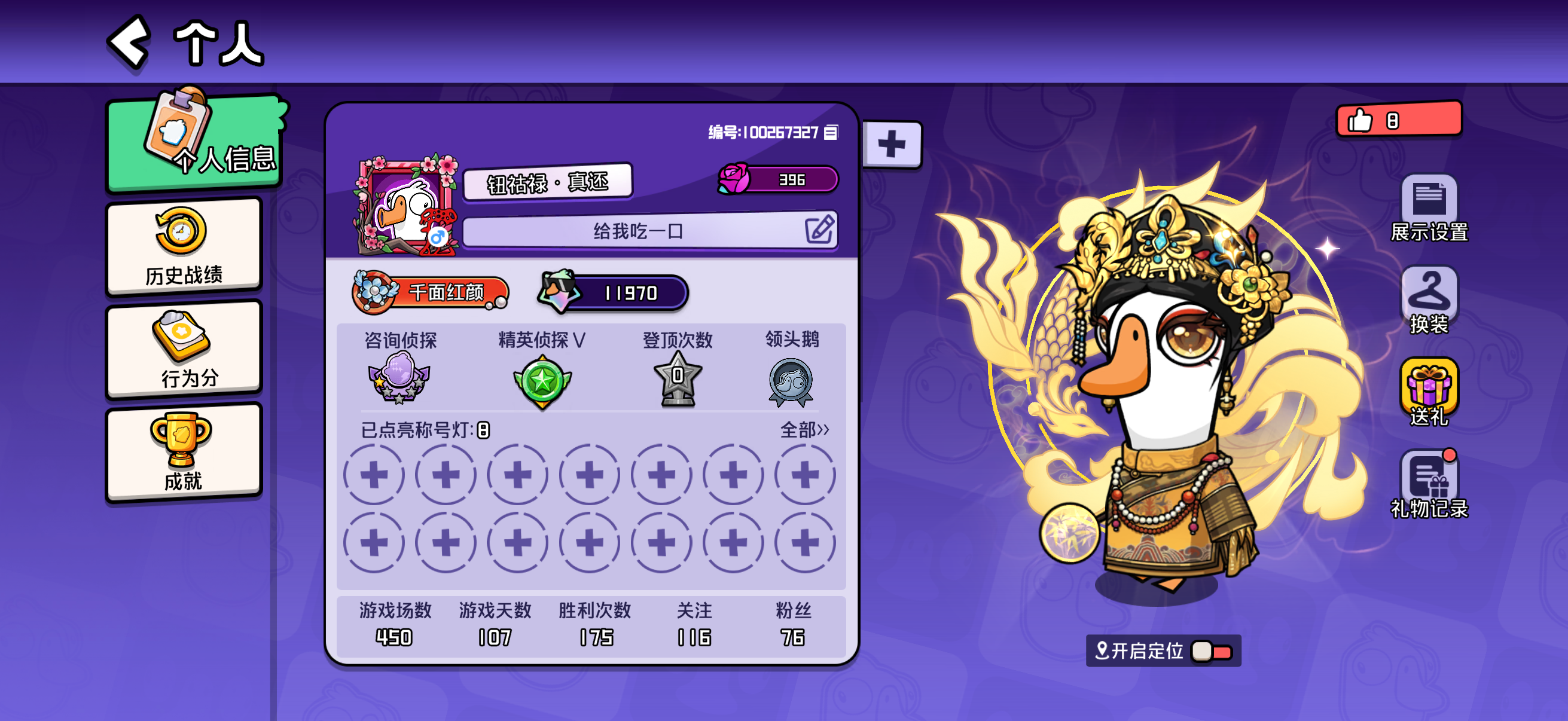Switch to the 历史战绩 tab
Viewport: 1568px width, 721px height.
pyautogui.click(x=184, y=246)
